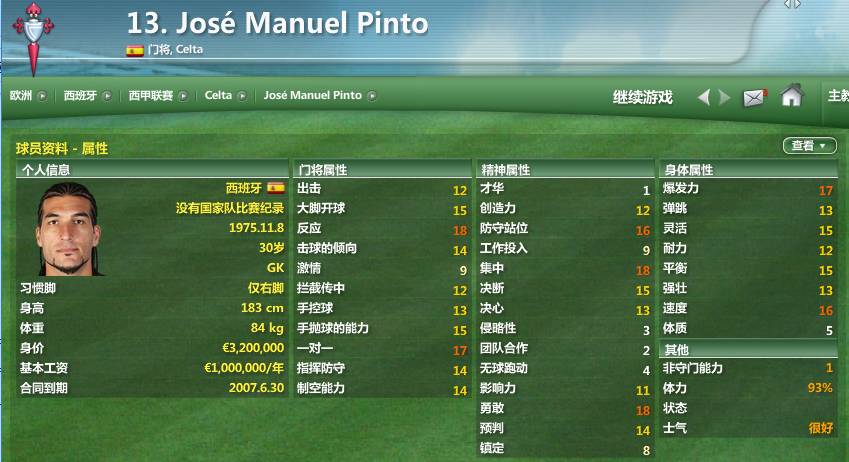Image resolution: width=849 pixels, height=462 pixels.
Task: Open the 欧洲 breadcrumb menu
Action: click(27, 96)
